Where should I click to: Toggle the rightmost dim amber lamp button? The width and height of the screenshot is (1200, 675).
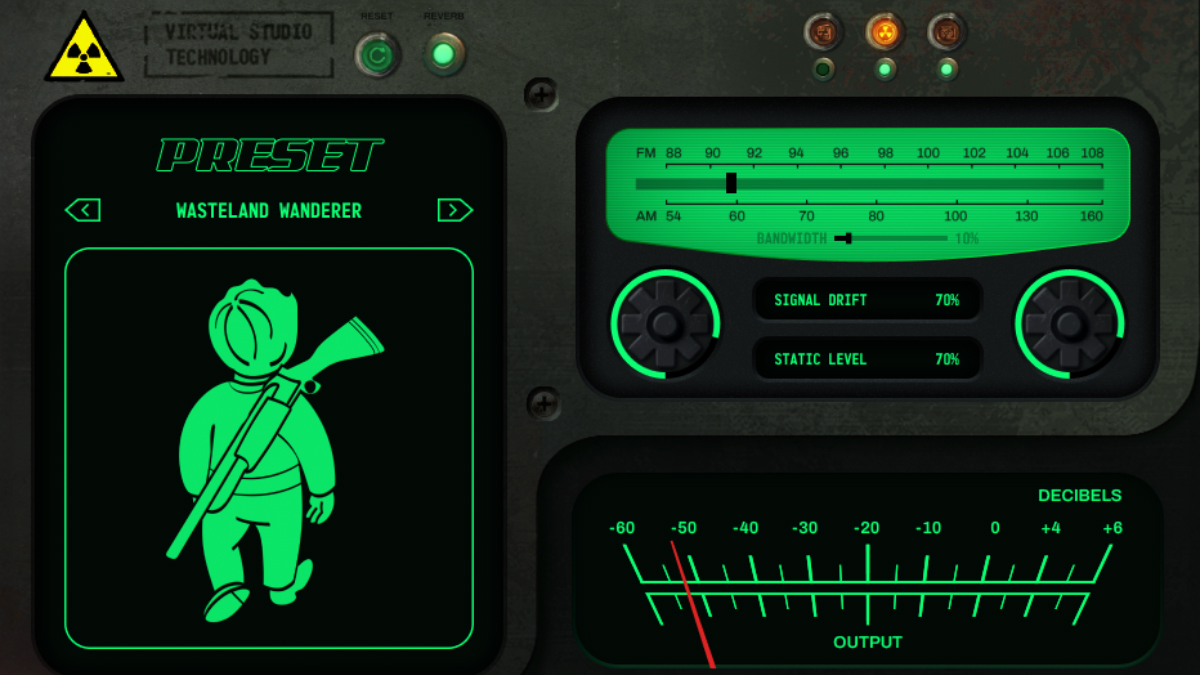click(946, 32)
